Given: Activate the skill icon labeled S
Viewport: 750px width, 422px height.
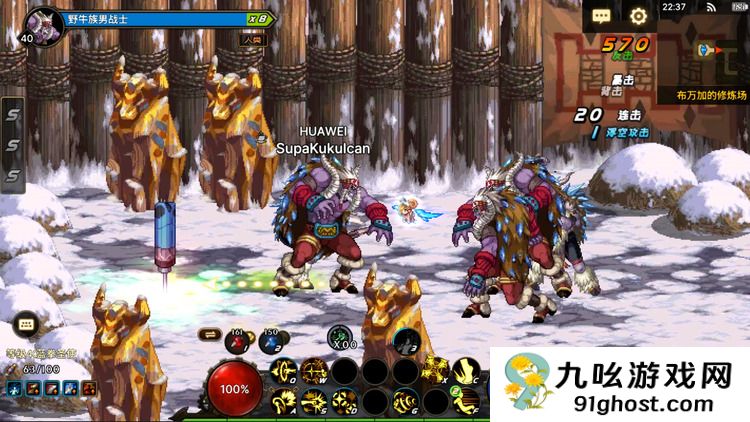Looking at the screenshot, I should click(314, 402).
